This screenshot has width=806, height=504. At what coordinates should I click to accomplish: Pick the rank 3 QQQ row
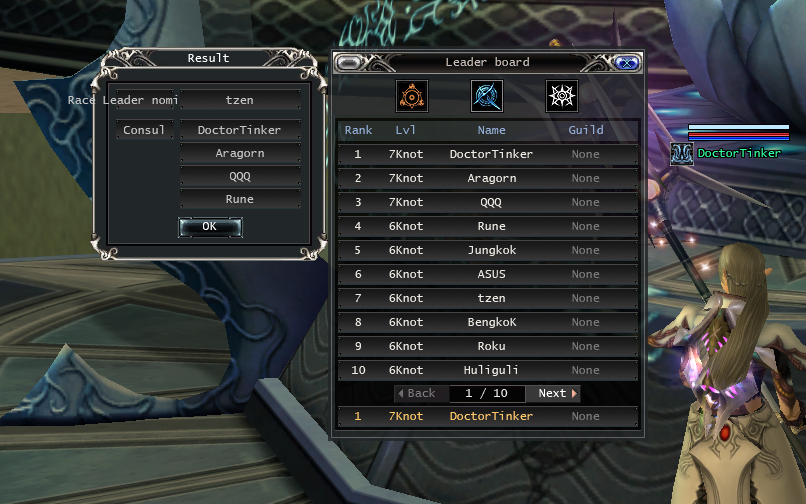point(488,203)
